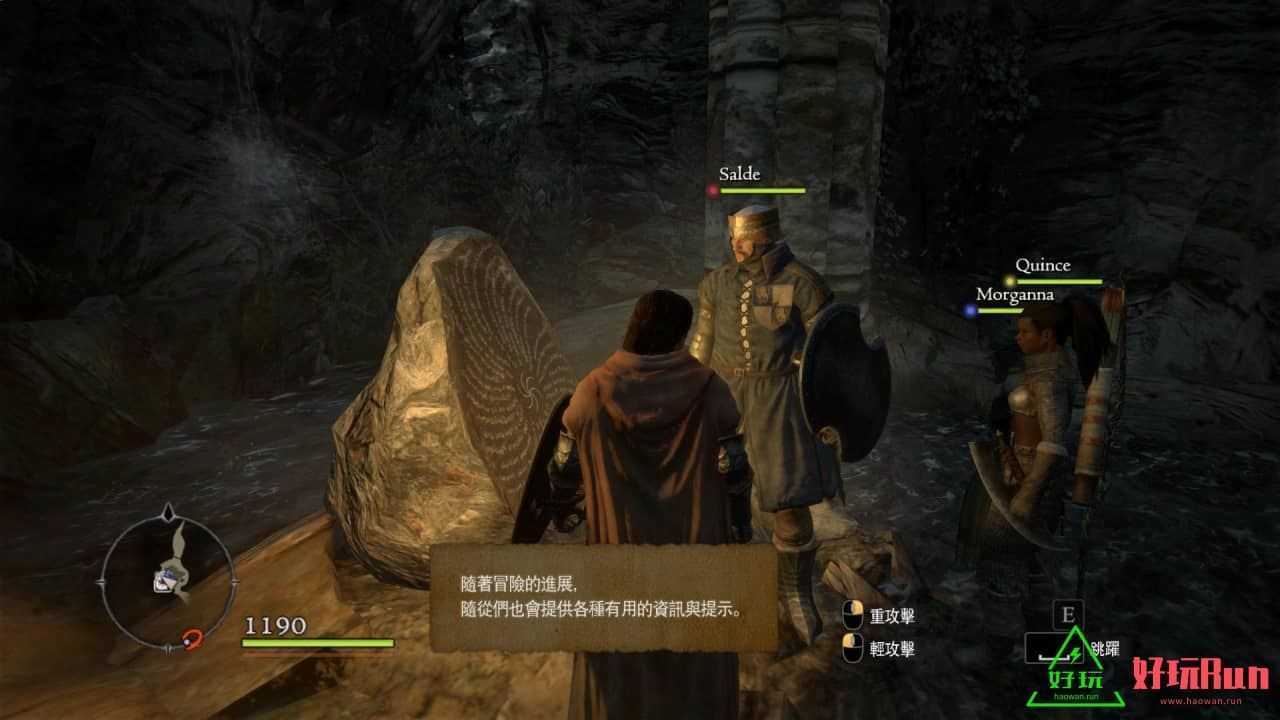Click the compass tick on the minimap's right edge
This screenshot has height=720, width=1280.
click(x=236, y=581)
